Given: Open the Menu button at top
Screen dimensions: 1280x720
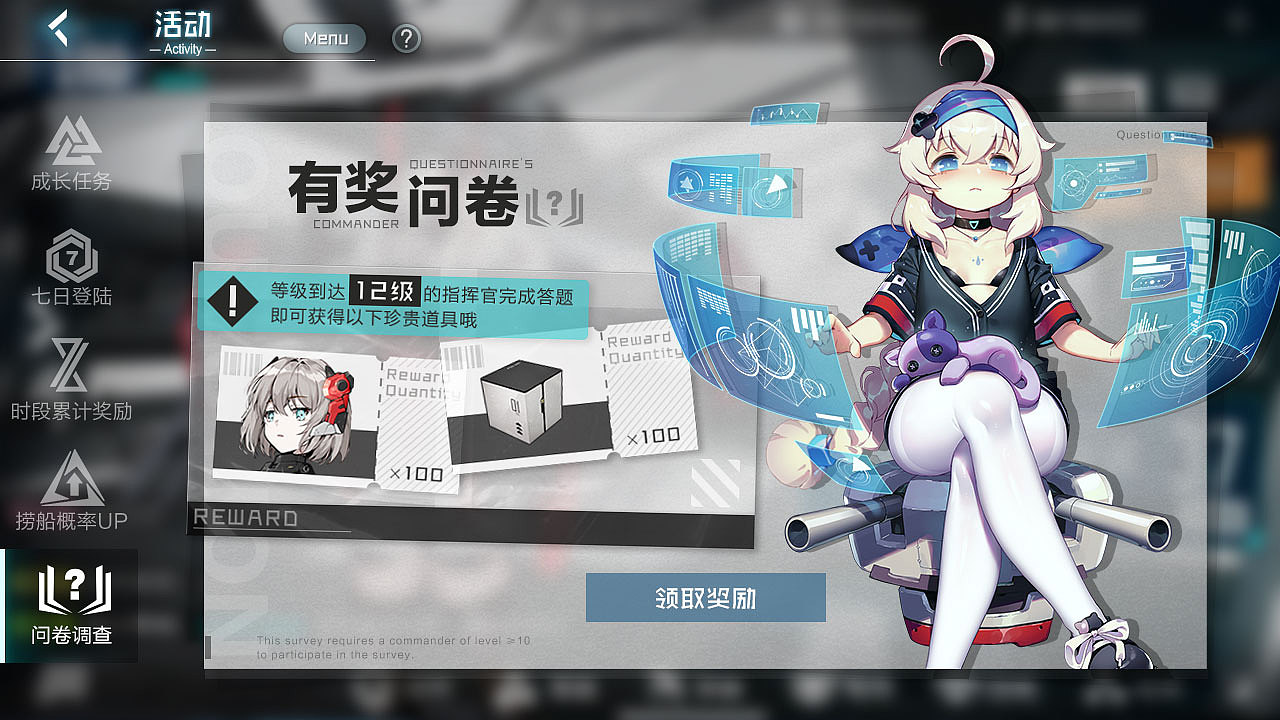Looking at the screenshot, I should pos(323,39).
